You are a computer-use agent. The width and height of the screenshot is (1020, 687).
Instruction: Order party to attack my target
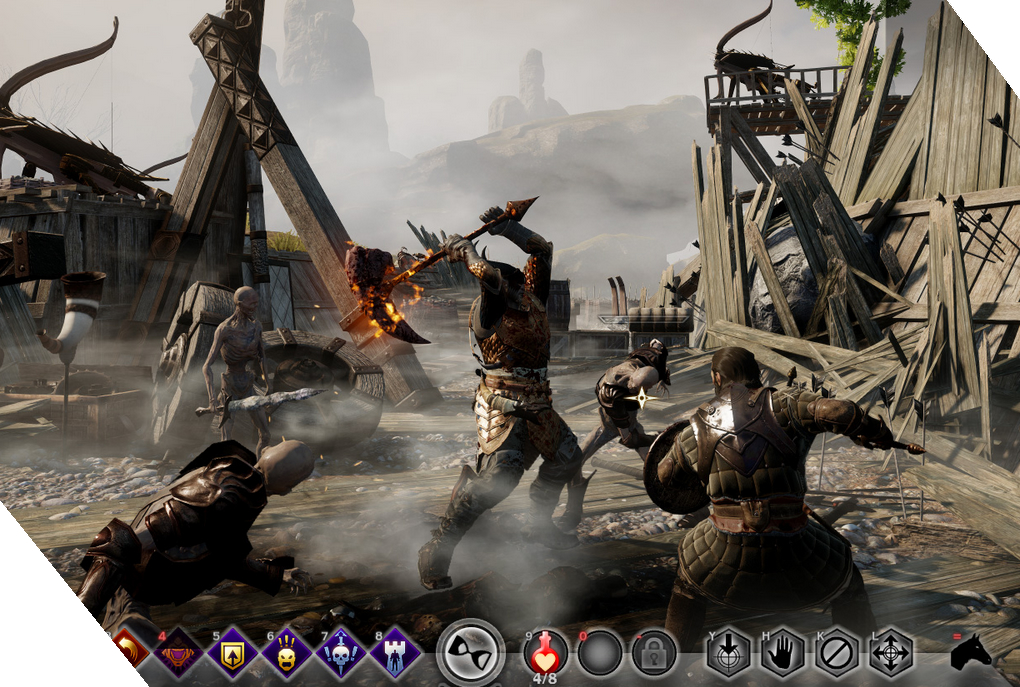point(729,654)
